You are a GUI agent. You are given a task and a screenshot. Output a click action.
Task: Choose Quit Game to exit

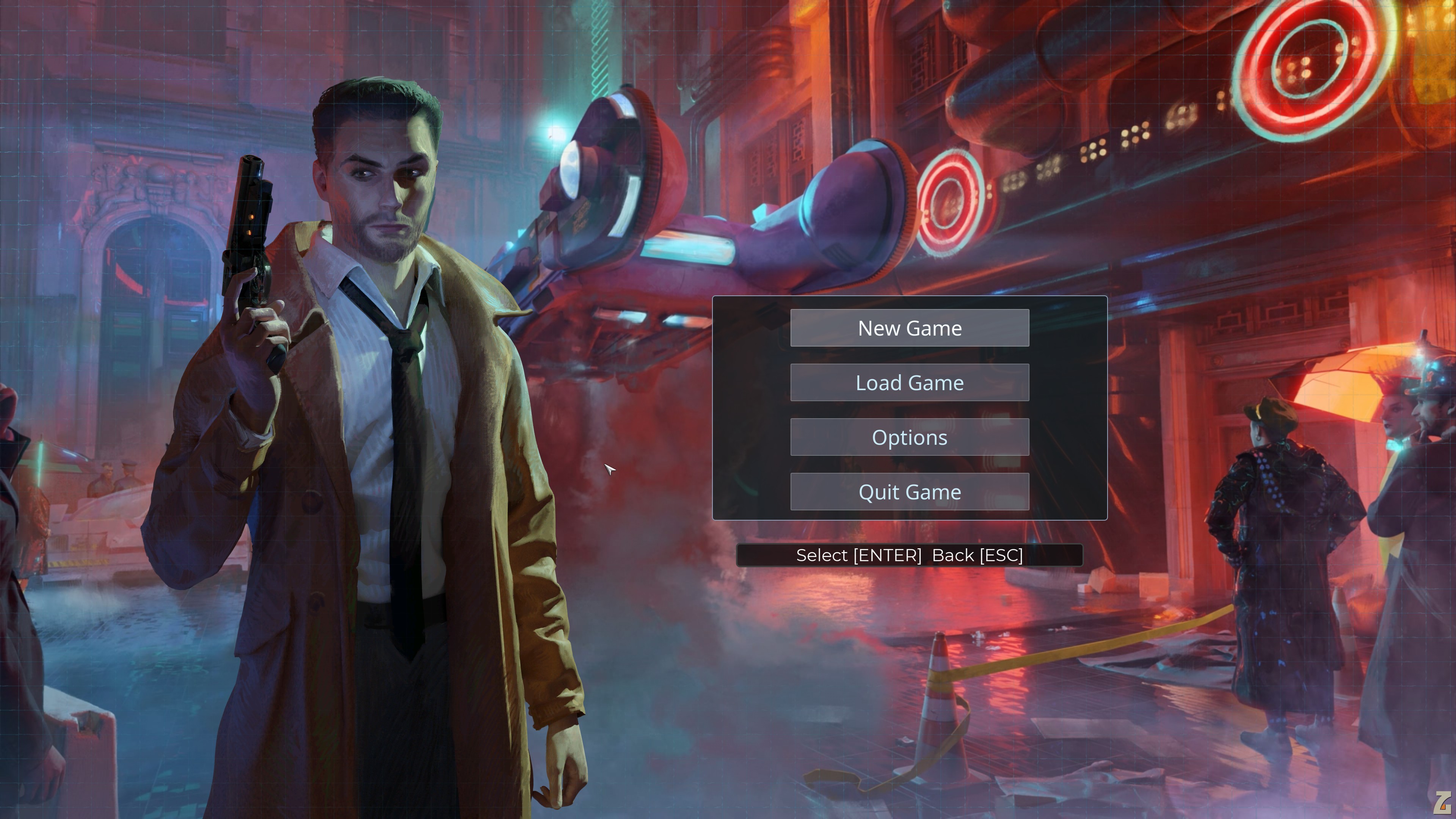click(x=910, y=492)
